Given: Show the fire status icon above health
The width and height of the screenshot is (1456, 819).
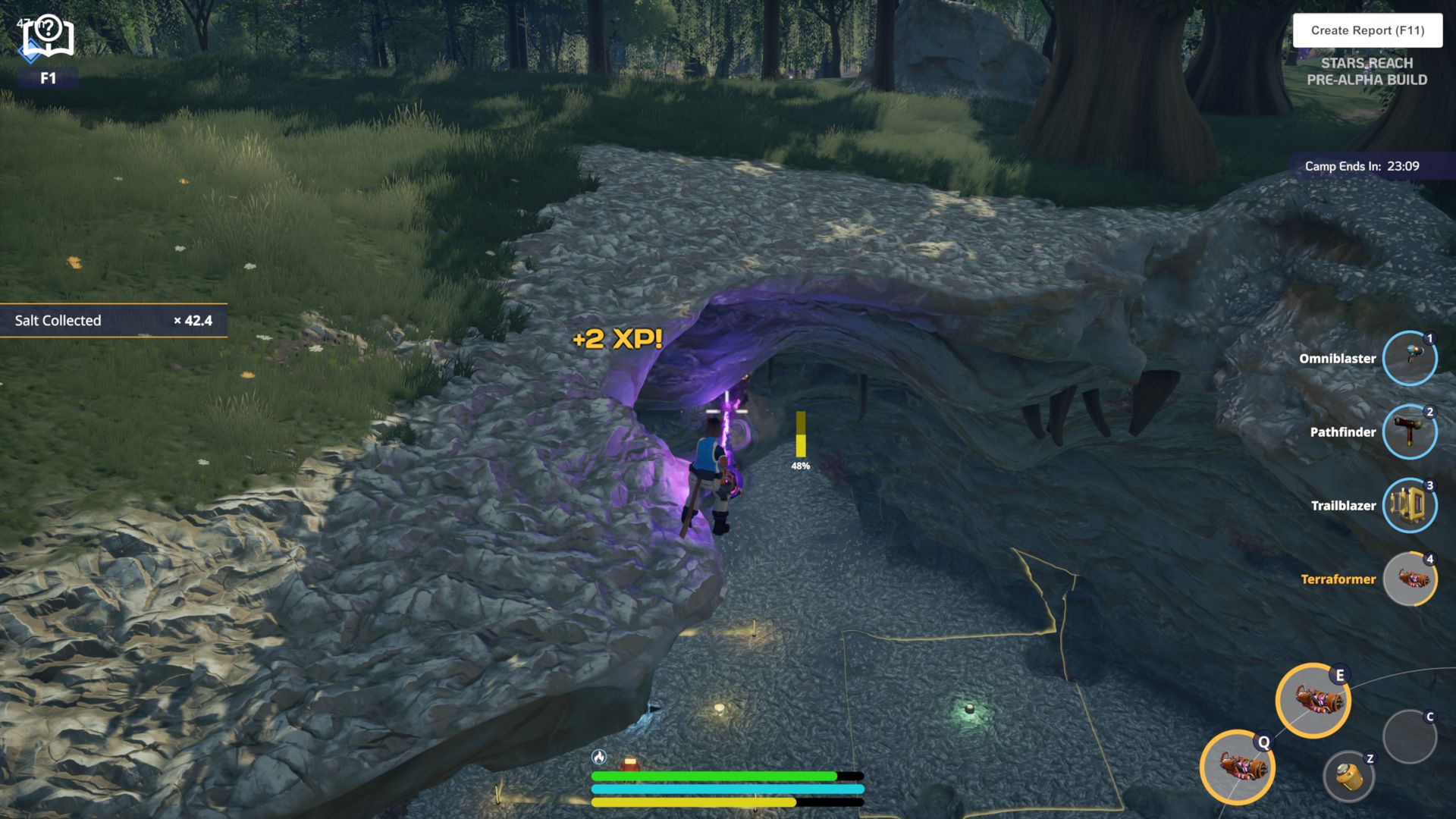Looking at the screenshot, I should pyautogui.click(x=599, y=757).
